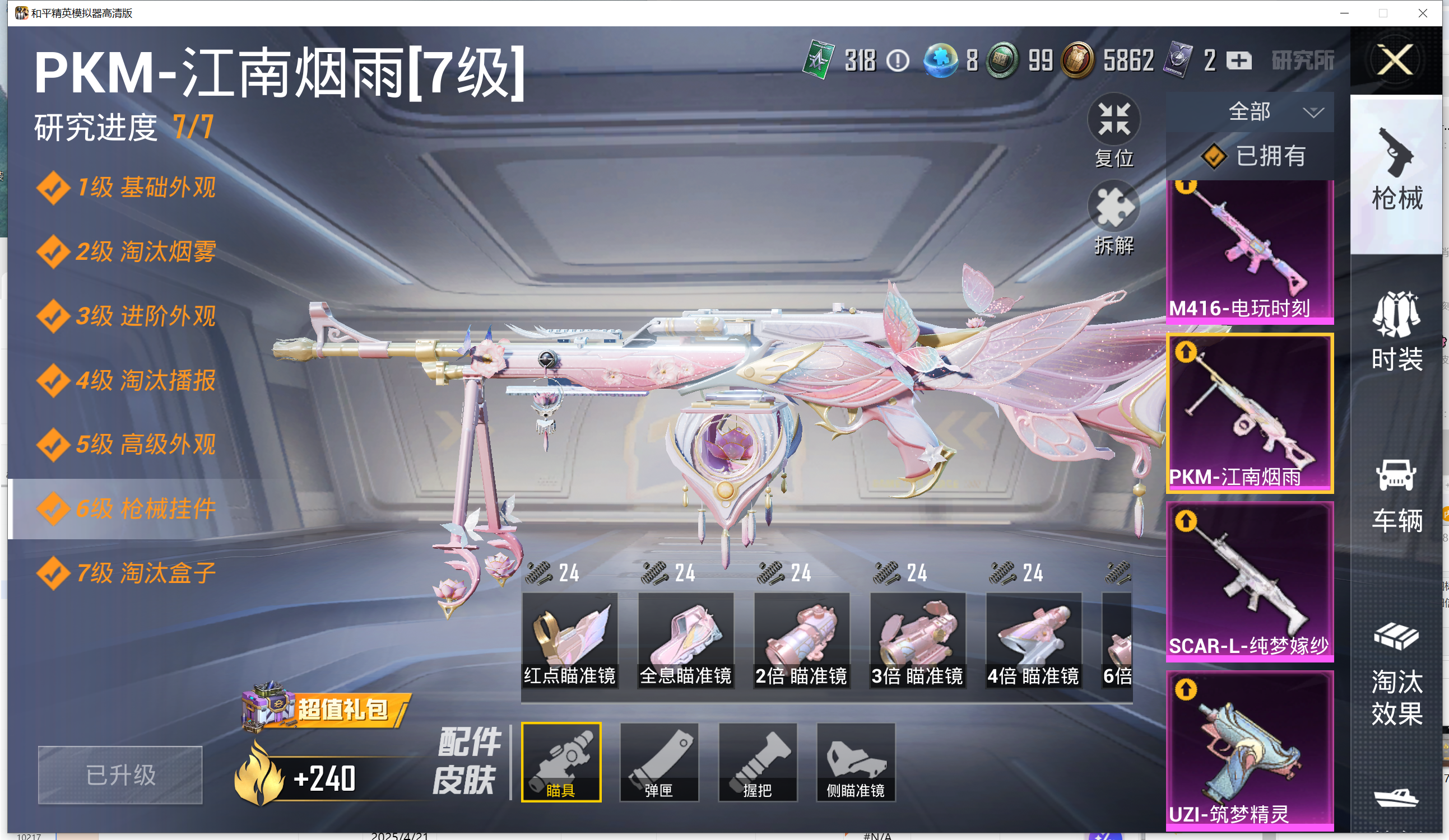Pick the UZI-筑梦精灵 skin thumbnail
1449x840 pixels.
[1250, 750]
